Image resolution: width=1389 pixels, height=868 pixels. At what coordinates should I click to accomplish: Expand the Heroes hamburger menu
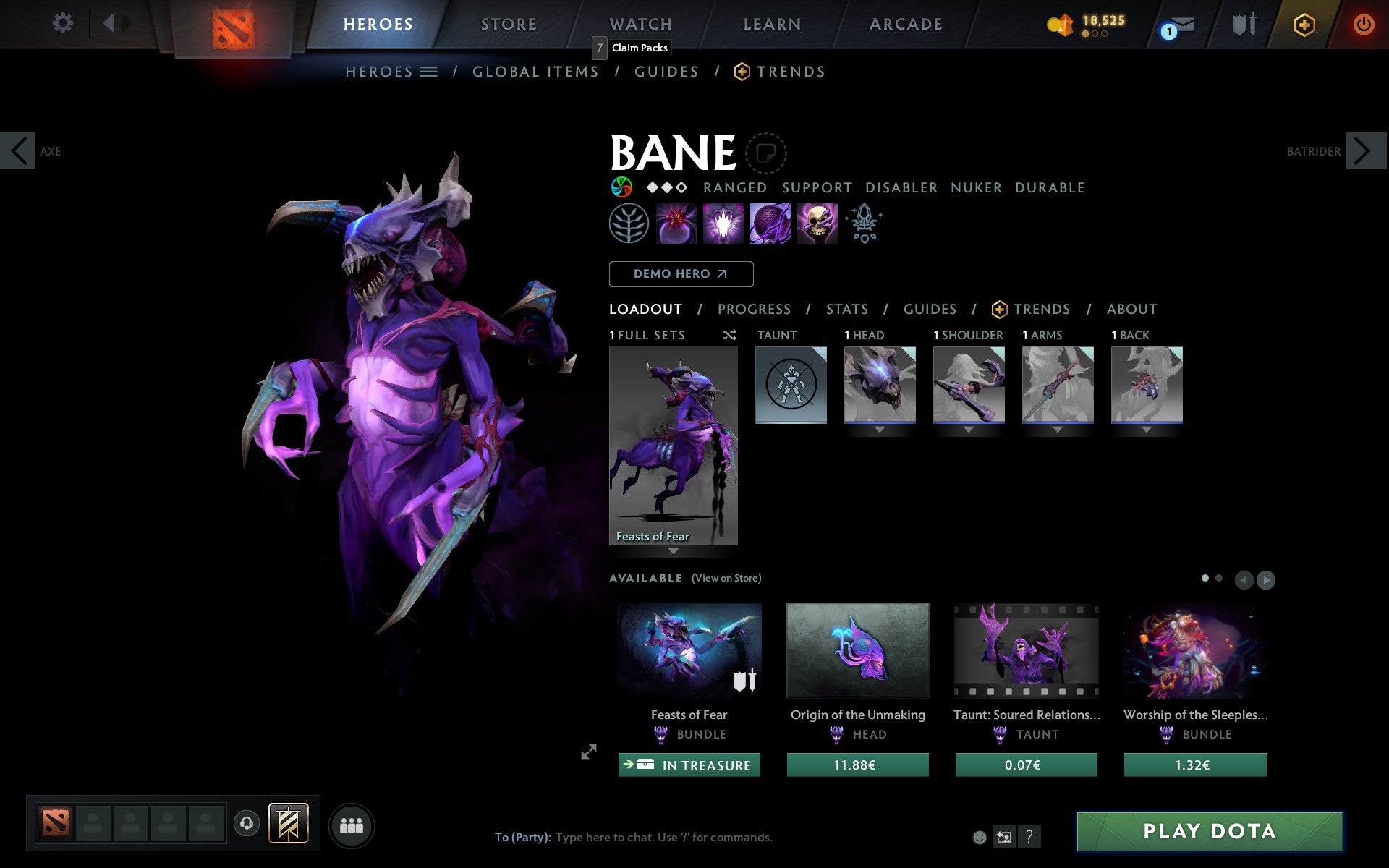[x=430, y=71]
